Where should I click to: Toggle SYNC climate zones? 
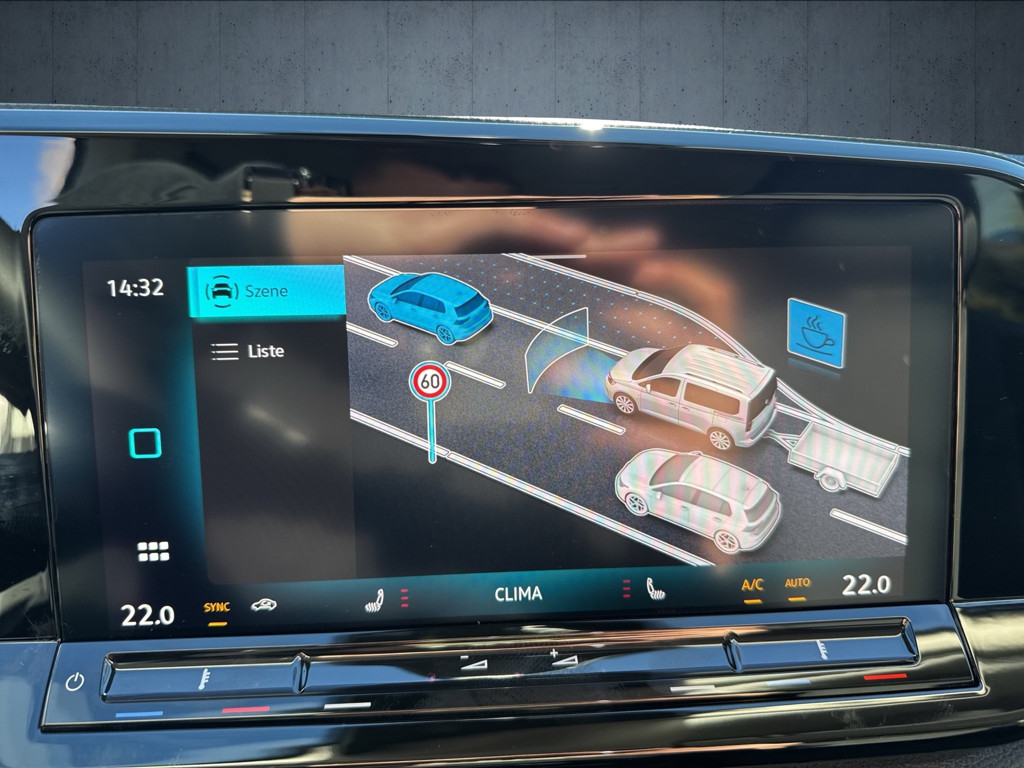click(x=216, y=607)
